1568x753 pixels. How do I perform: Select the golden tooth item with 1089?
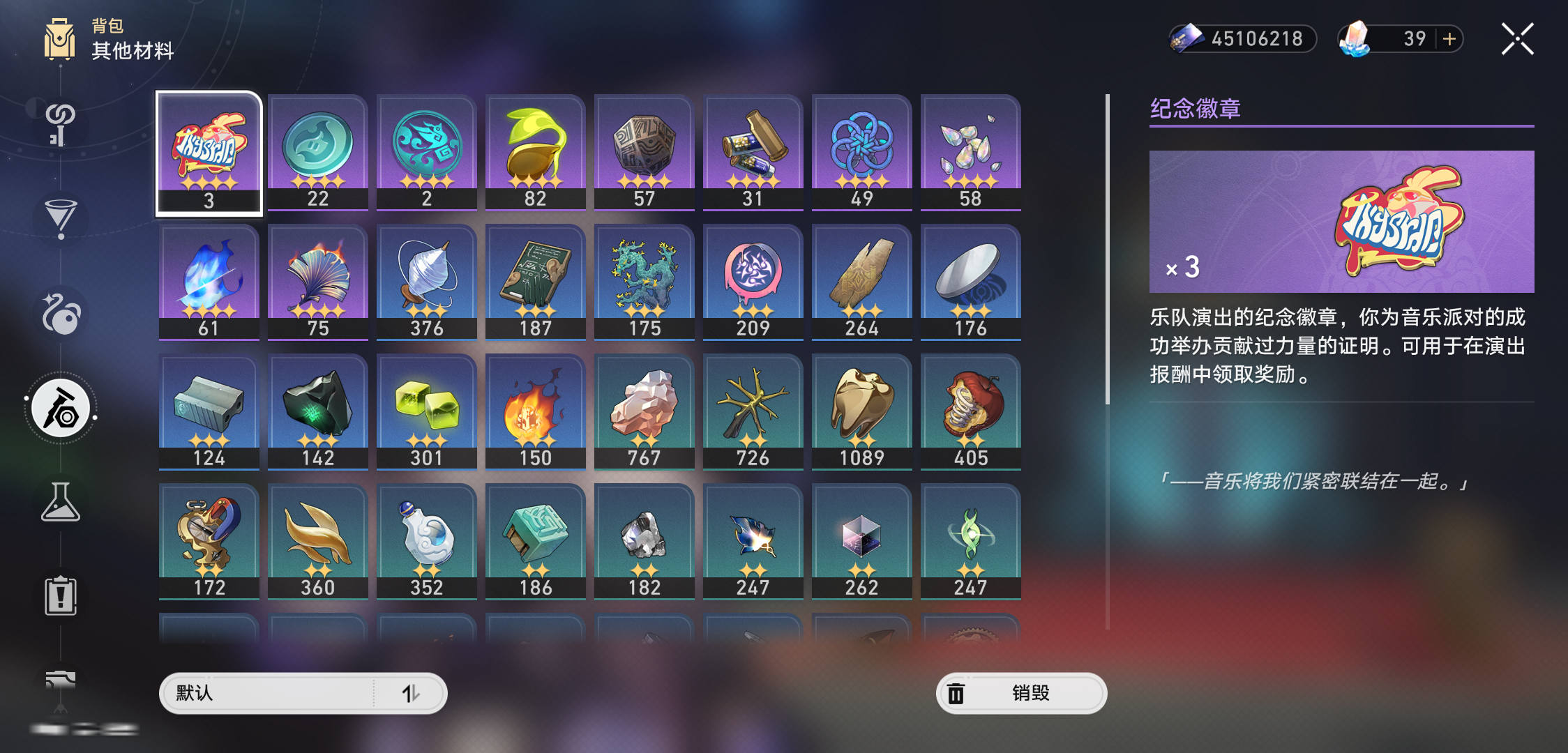pyautogui.click(x=861, y=412)
